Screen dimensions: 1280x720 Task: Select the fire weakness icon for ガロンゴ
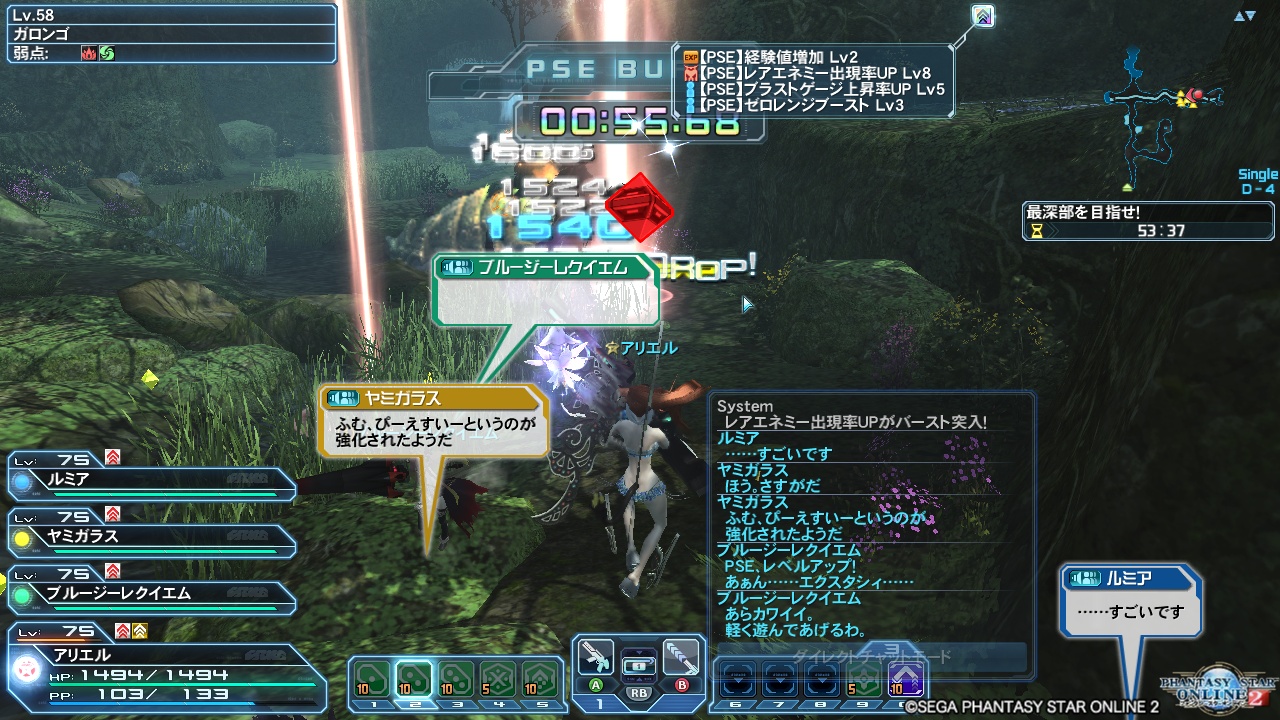(89, 52)
